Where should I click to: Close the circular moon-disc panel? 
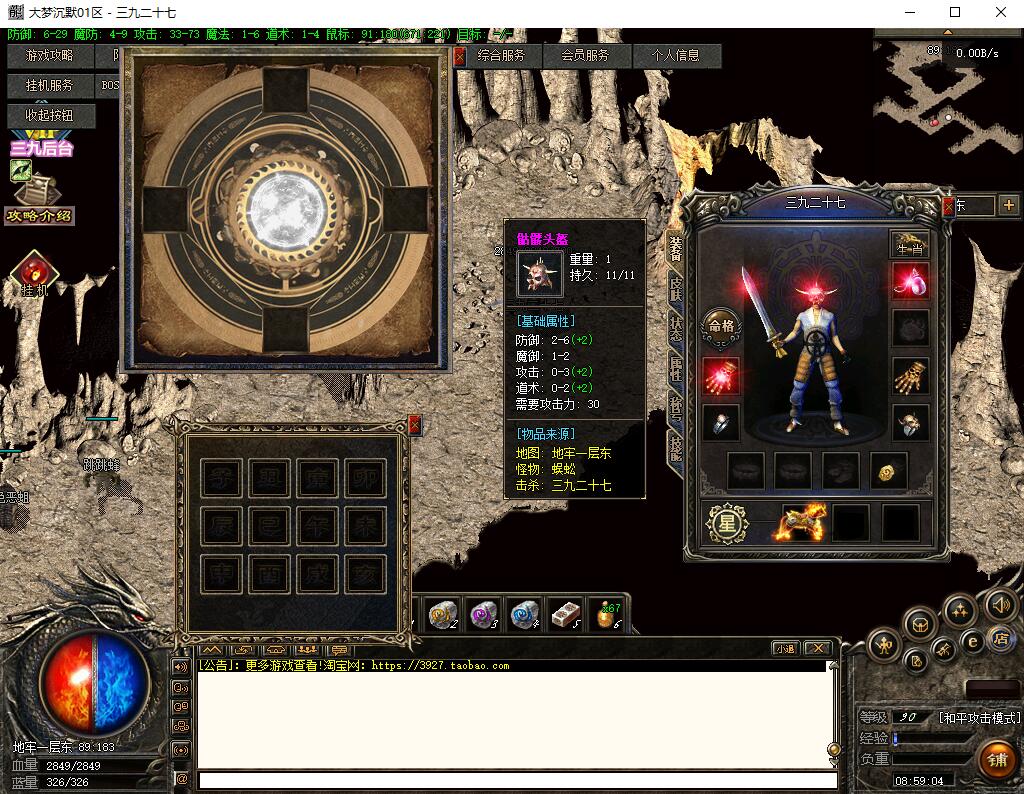[459, 56]
